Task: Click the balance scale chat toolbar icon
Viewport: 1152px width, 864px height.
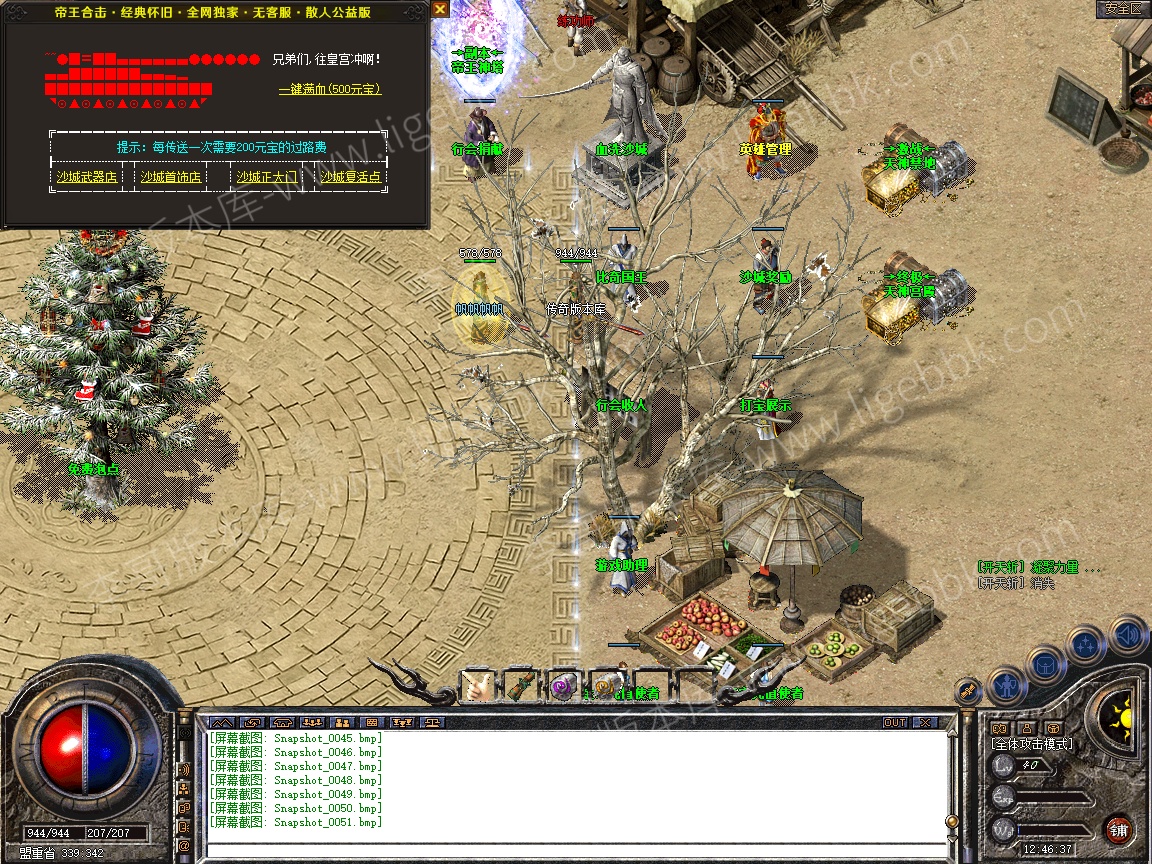Action: point(434,722)
